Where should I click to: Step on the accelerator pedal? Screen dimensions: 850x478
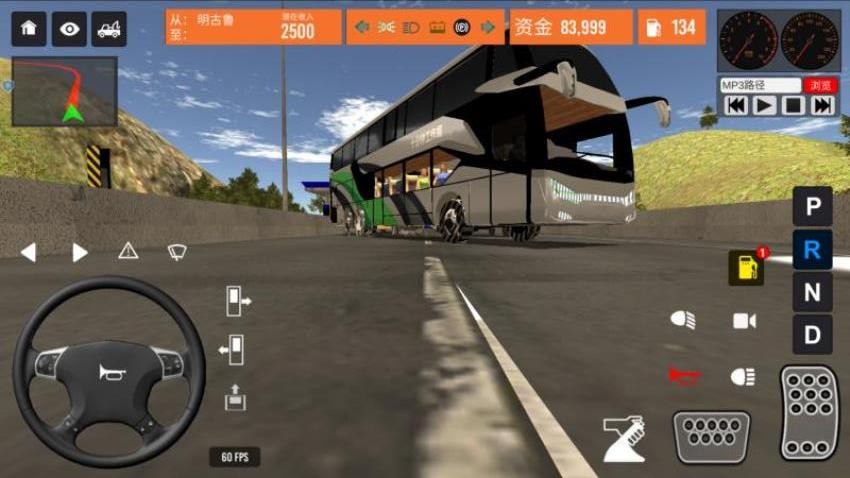[809, 412]
